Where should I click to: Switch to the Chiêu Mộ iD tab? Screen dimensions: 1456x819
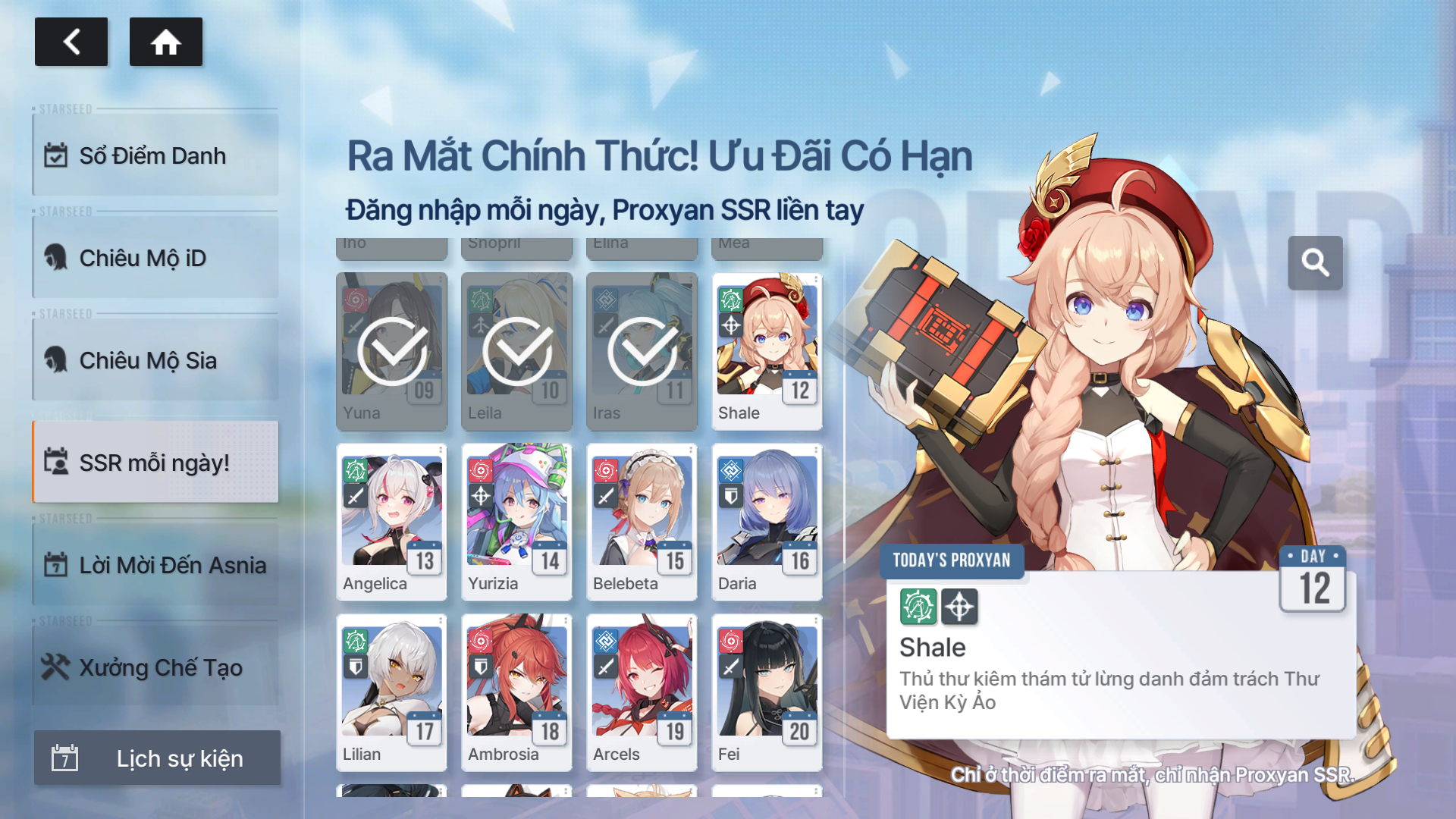point(155,258)
